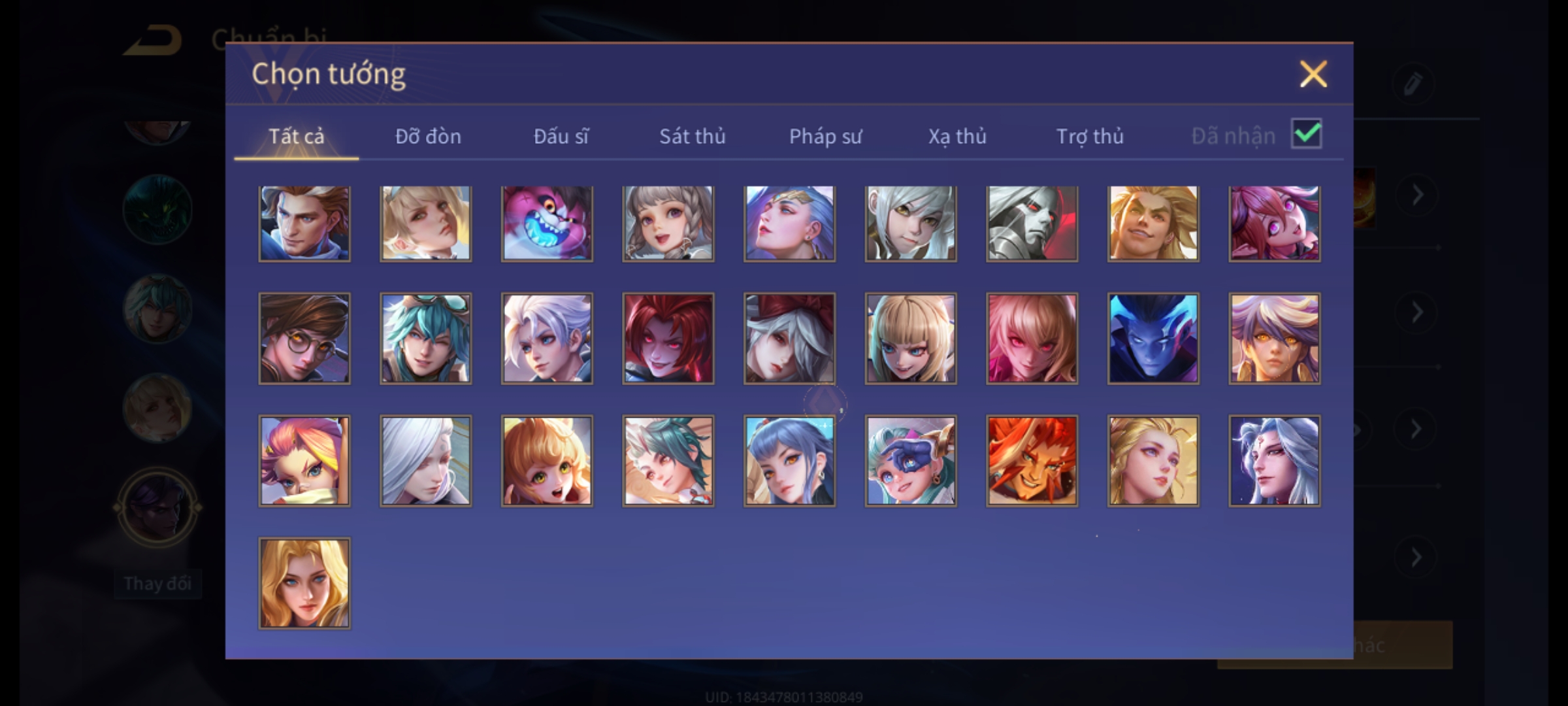Pick the hero wearing round glasses
Viewport: 1568px width, 706px height.
click(x=304, y=338)
